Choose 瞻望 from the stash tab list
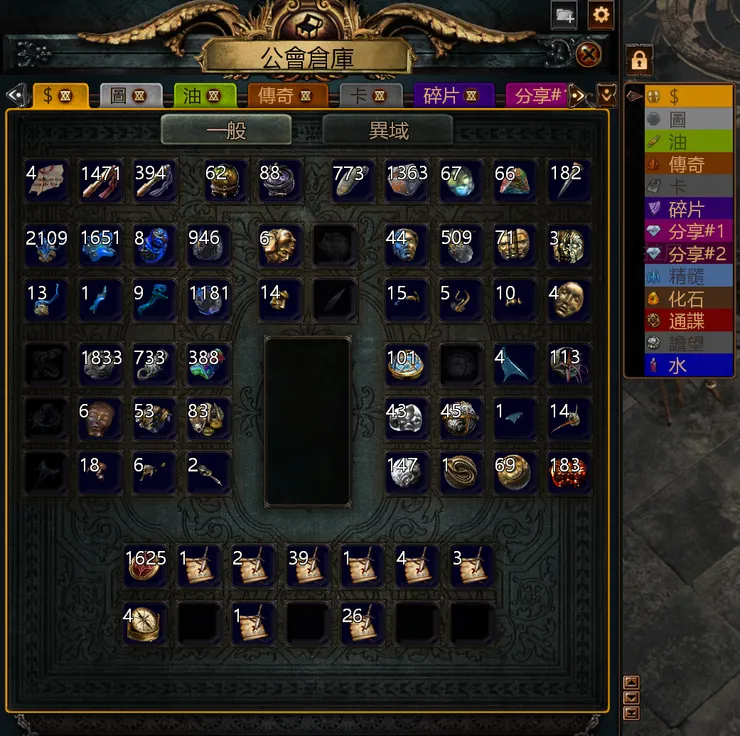 point(685,344)
